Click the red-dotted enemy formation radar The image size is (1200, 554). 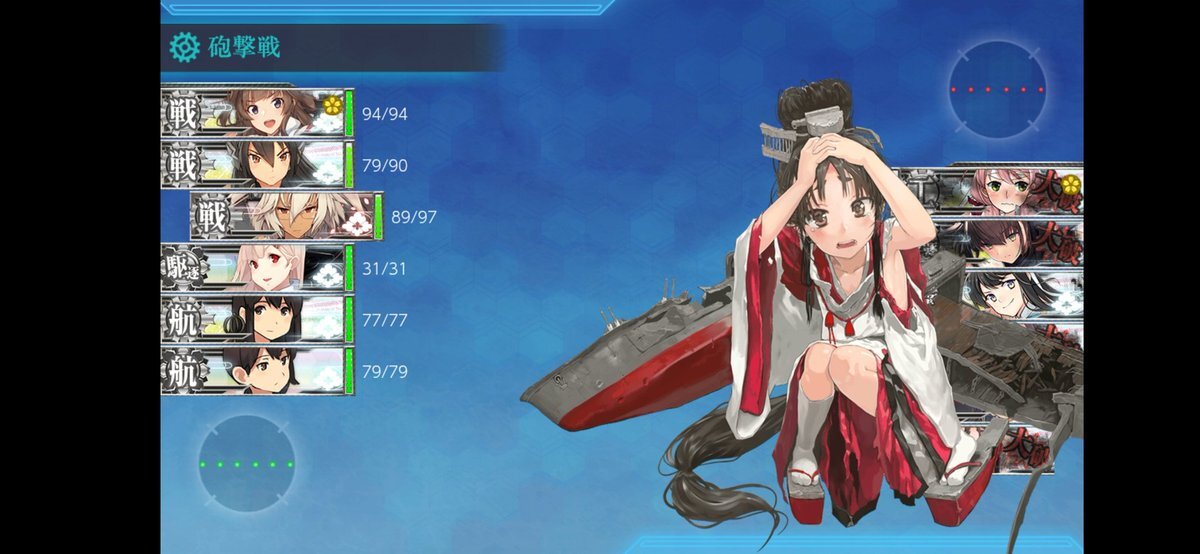997,89
